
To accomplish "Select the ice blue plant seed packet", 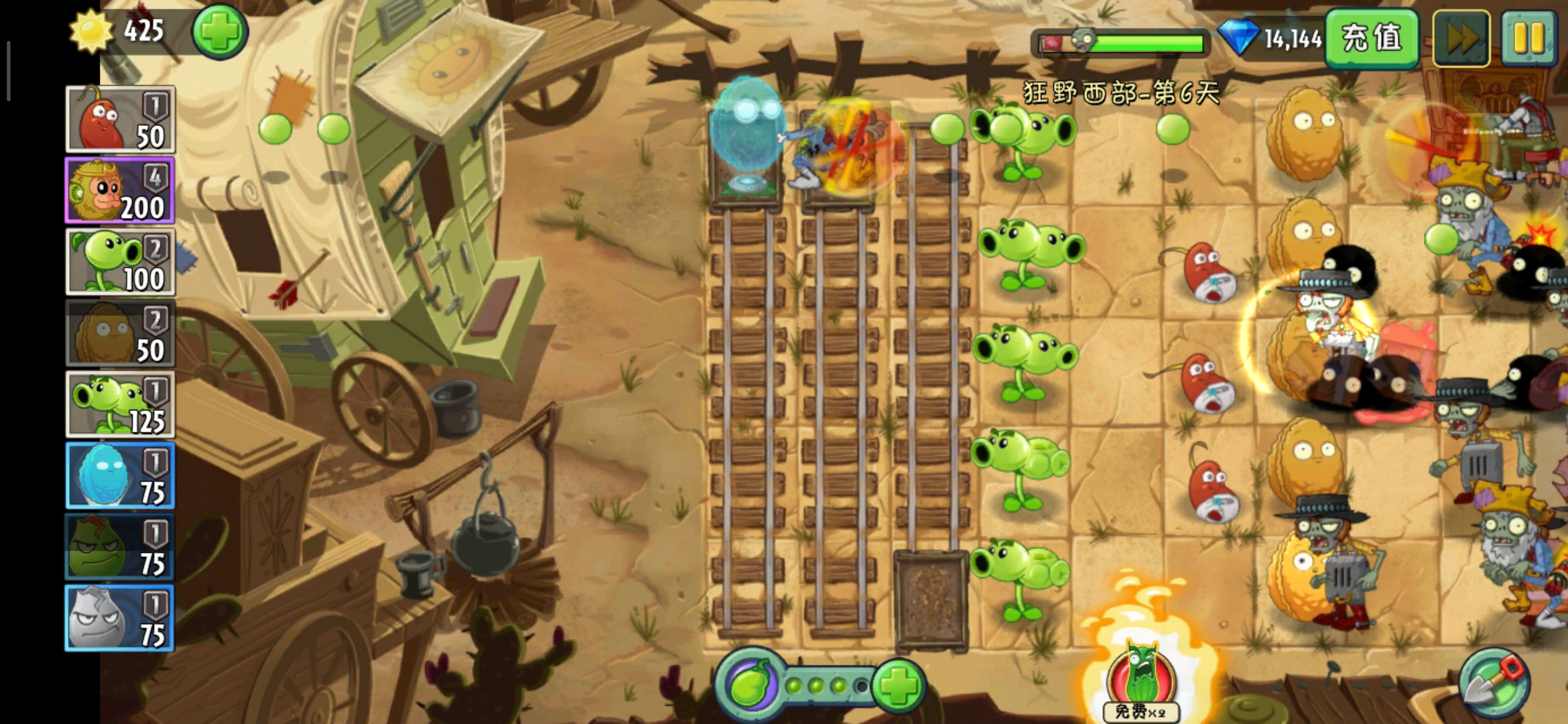I will click(120, 476).
